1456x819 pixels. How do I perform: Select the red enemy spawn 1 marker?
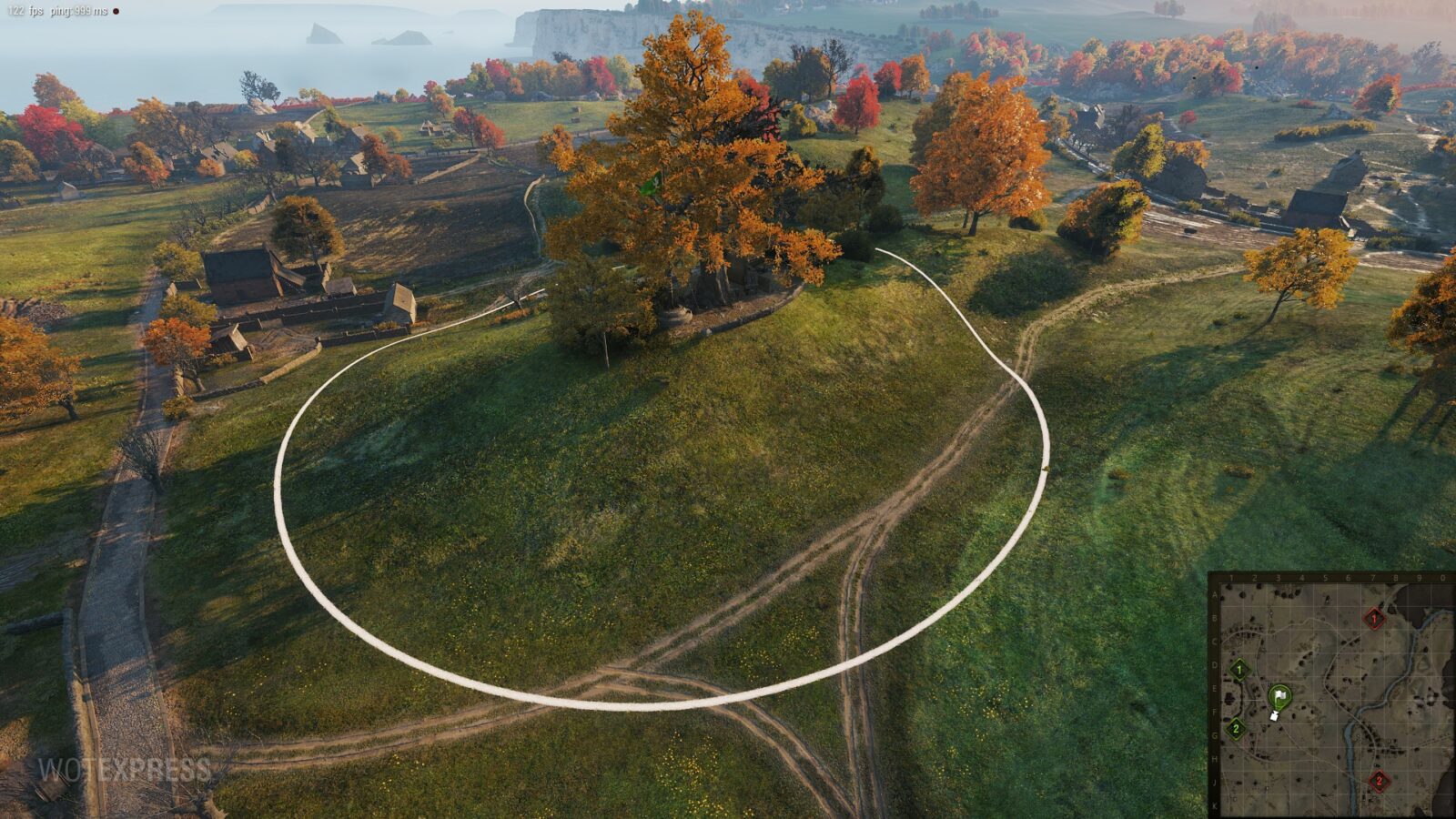pyautogui.click(x=1374, y=619)
